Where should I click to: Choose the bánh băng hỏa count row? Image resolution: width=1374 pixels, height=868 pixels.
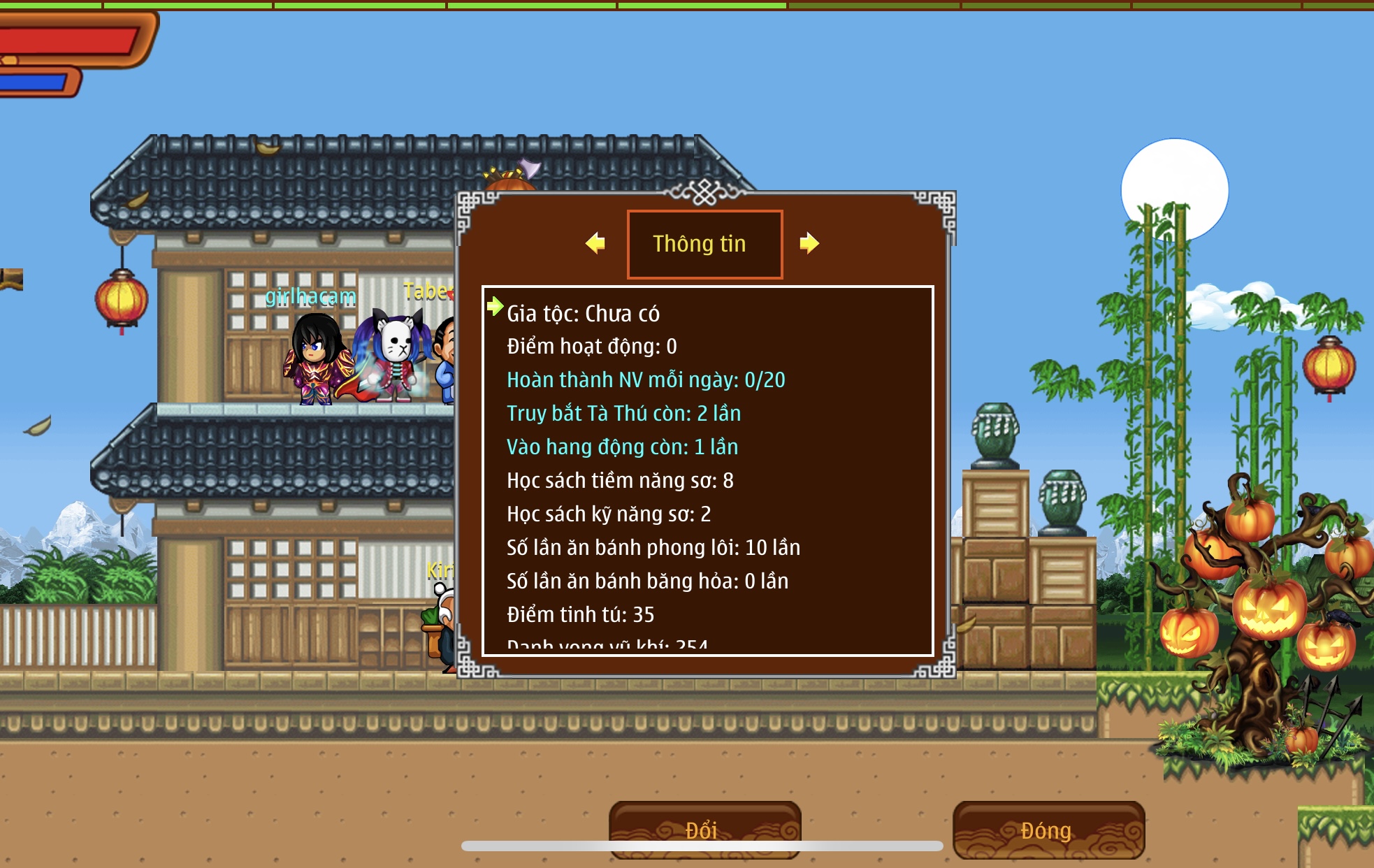click(x=647, y=581)
